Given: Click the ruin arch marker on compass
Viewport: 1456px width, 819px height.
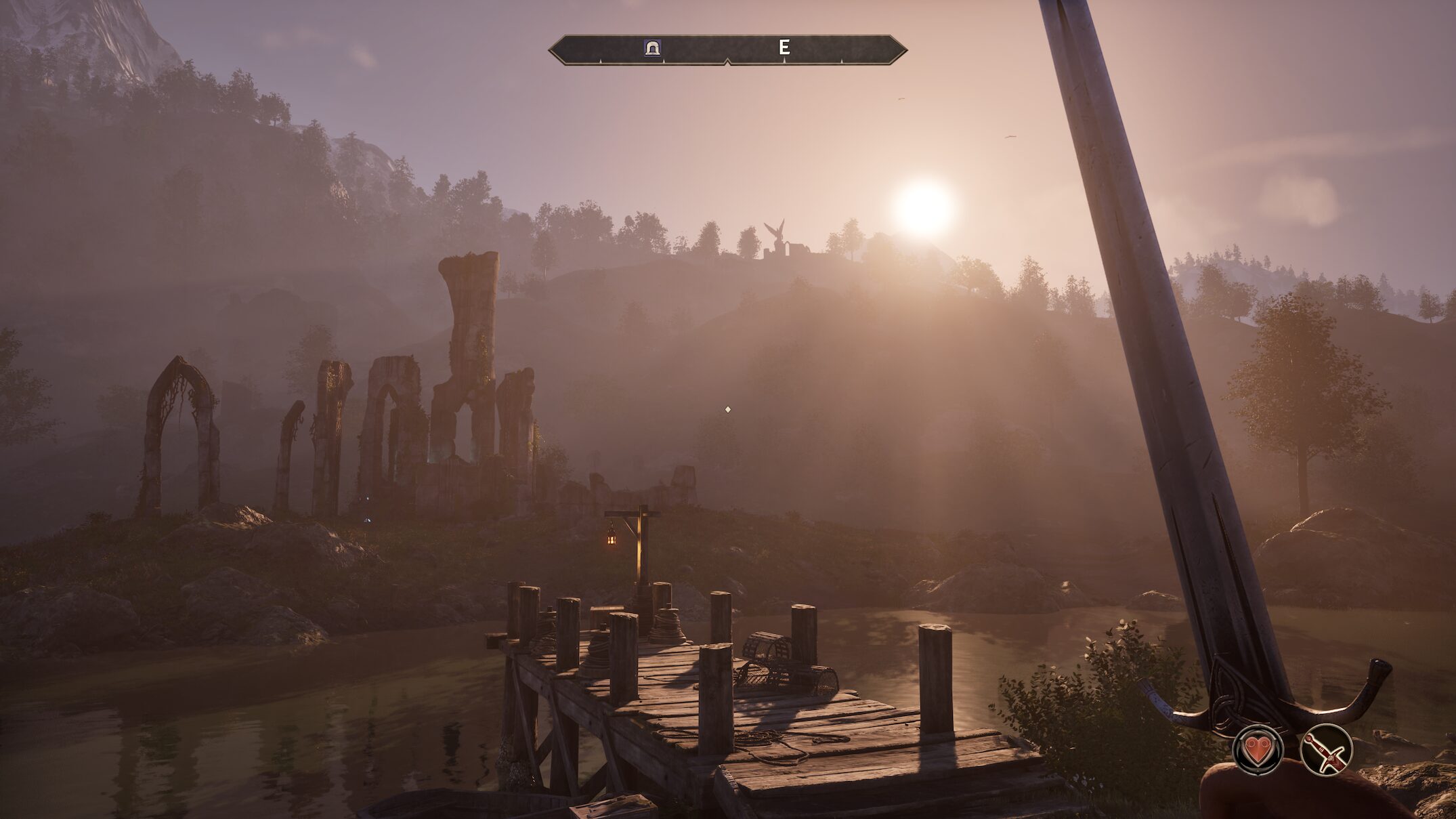Looking at the screenshot, I should click(x=653, y=48).
